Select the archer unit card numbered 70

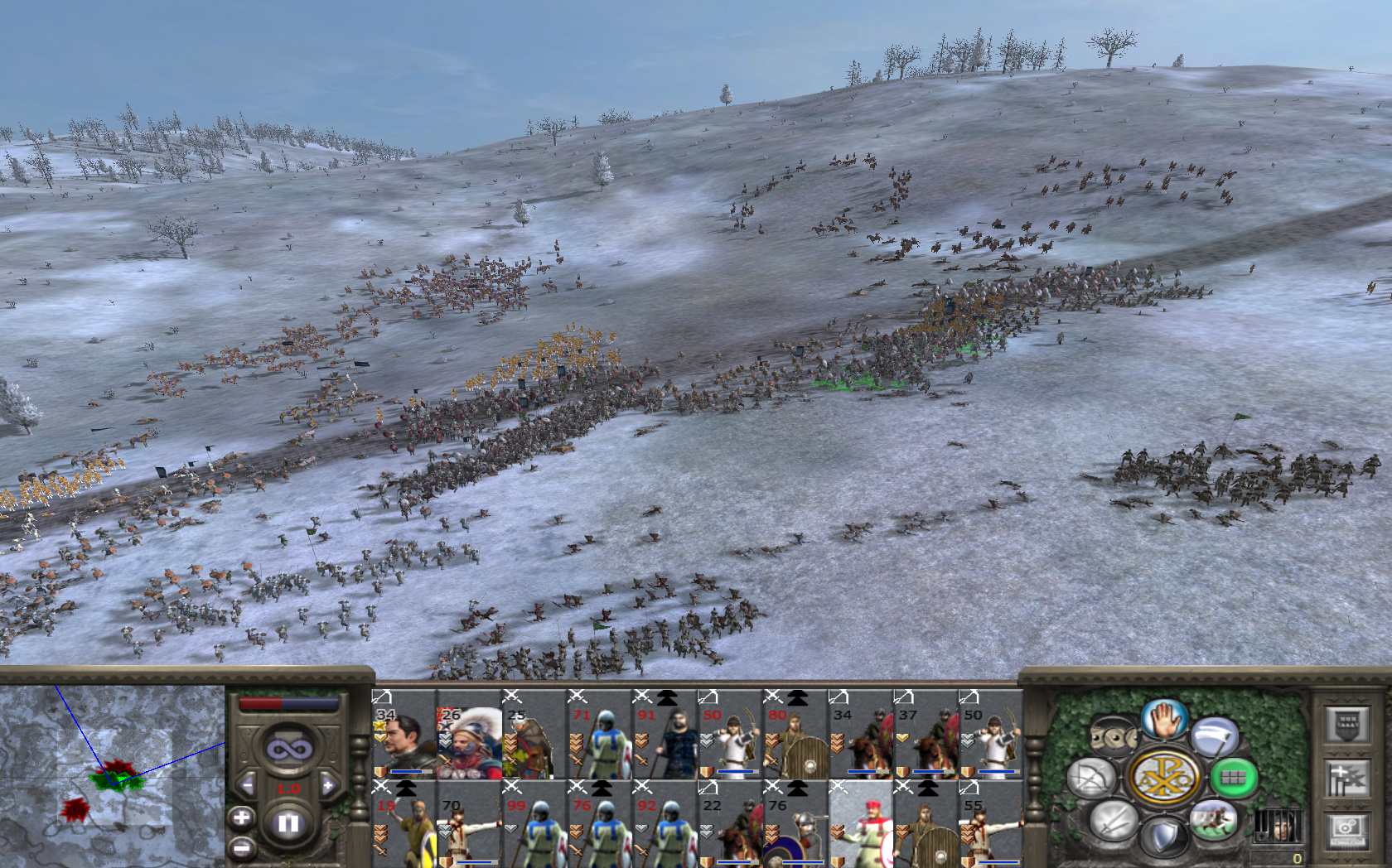tap(469, 823)
